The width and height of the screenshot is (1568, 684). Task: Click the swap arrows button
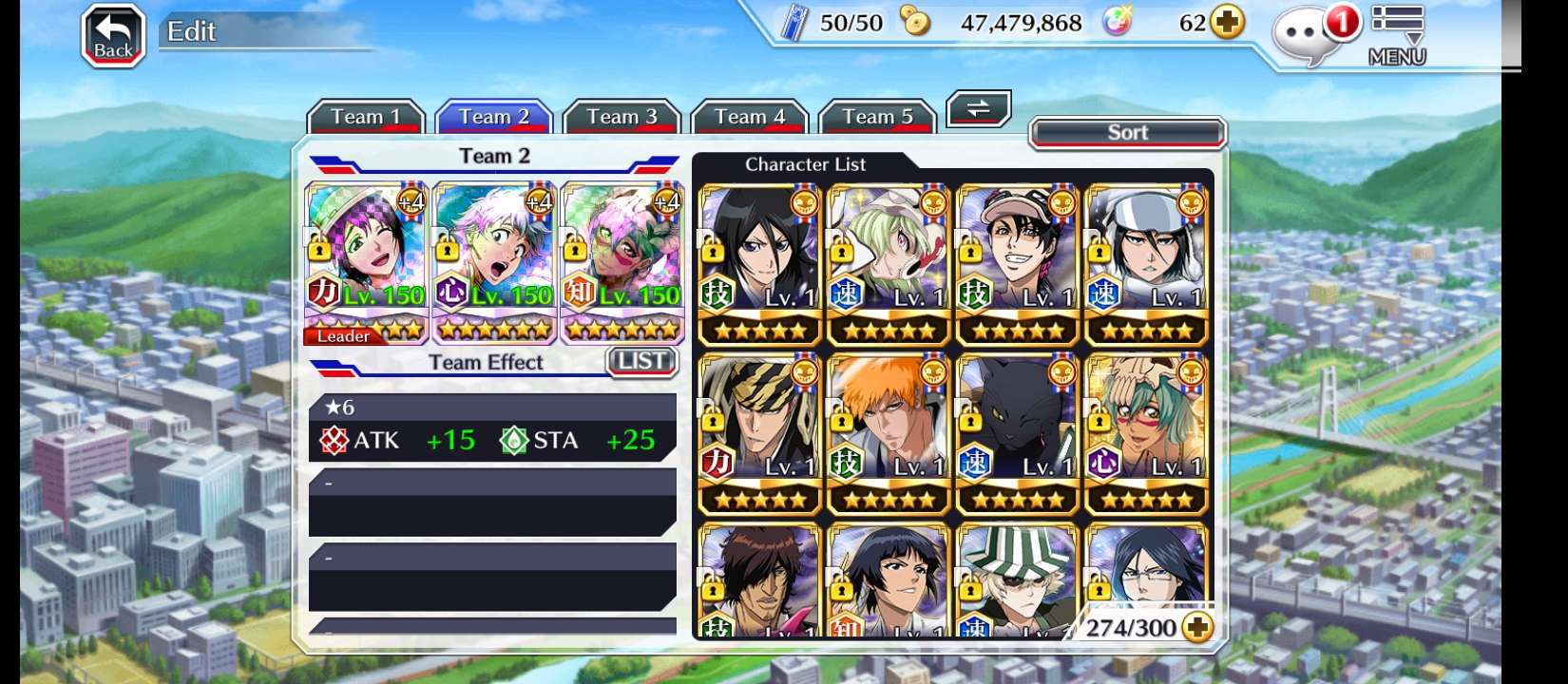click(x=978, y=109)
